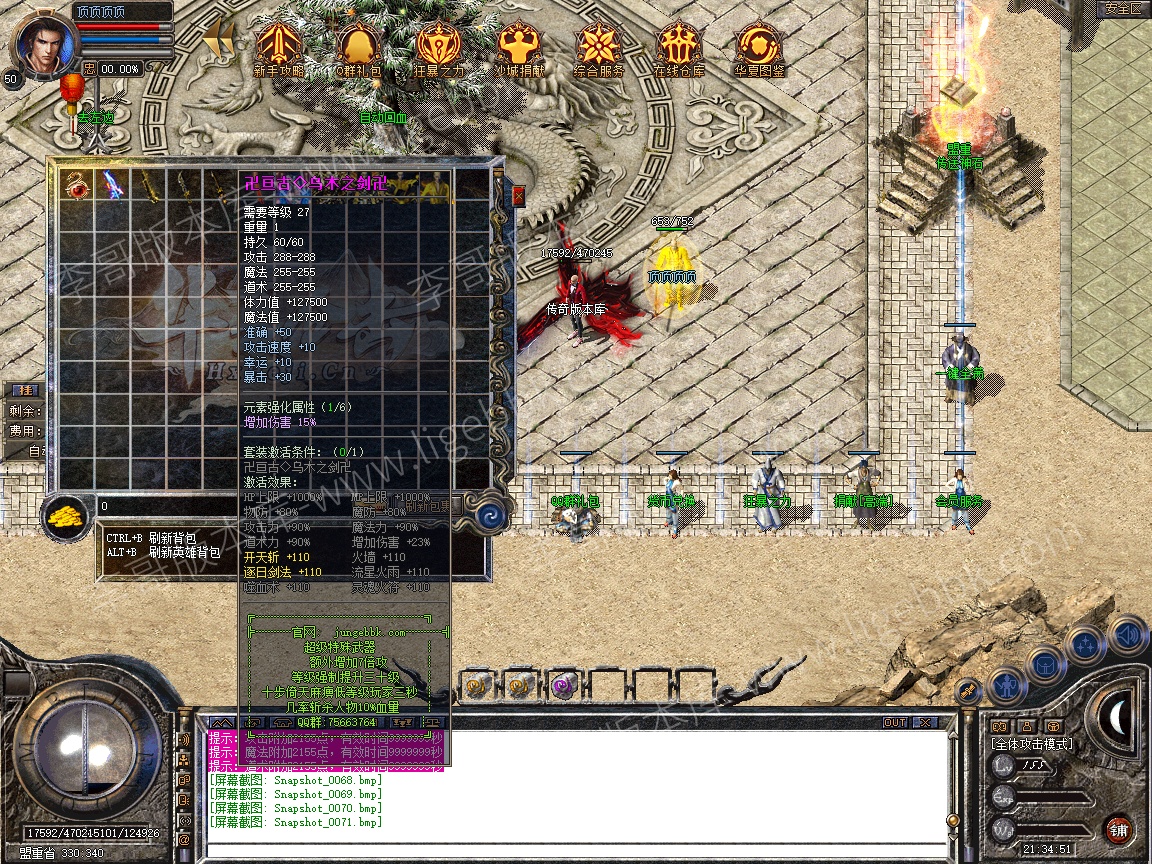Open skills with the four-star round button

click(x=1085, y=644)
